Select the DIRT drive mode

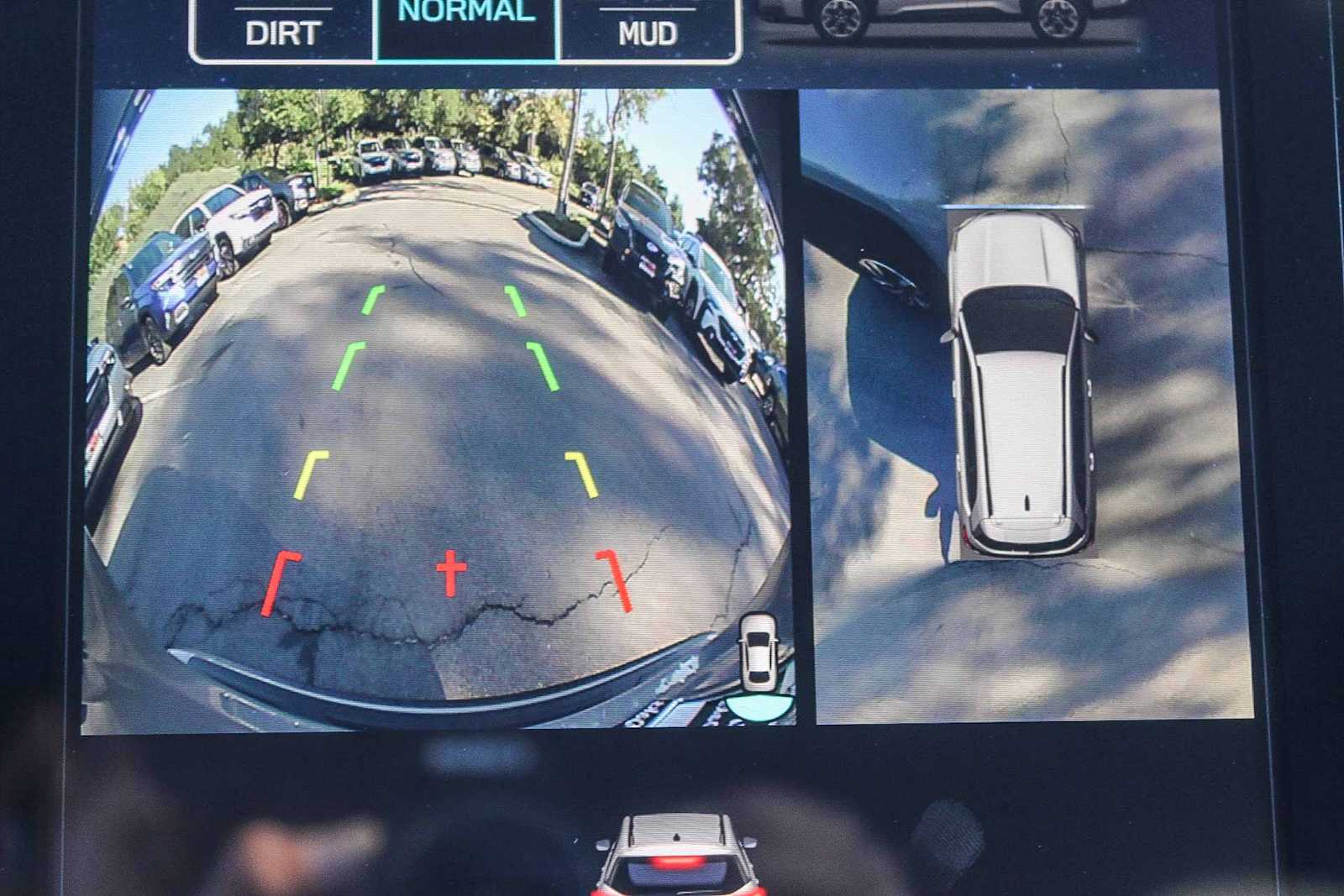[283, 32]
